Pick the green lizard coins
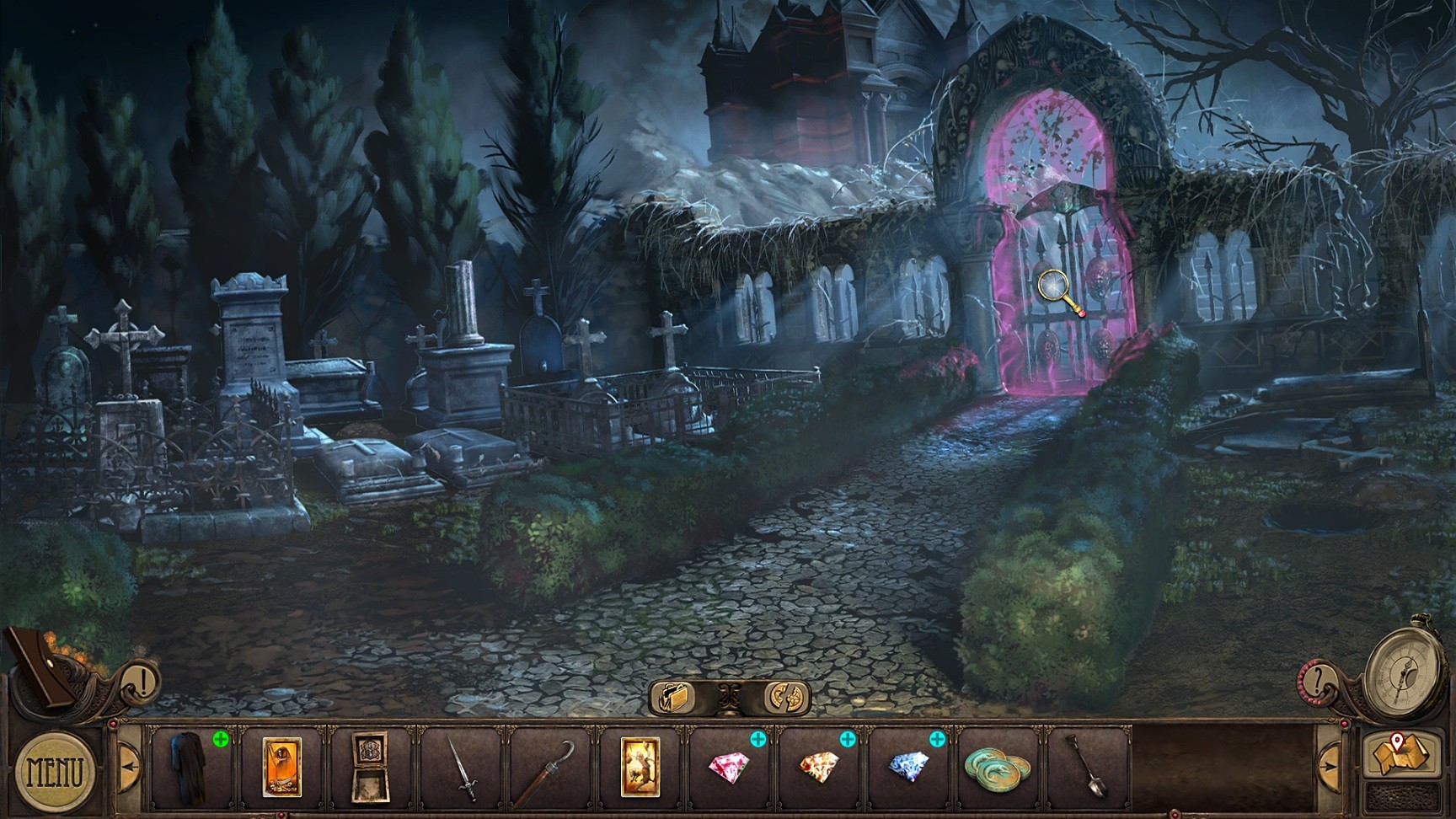 click(998, 767)
